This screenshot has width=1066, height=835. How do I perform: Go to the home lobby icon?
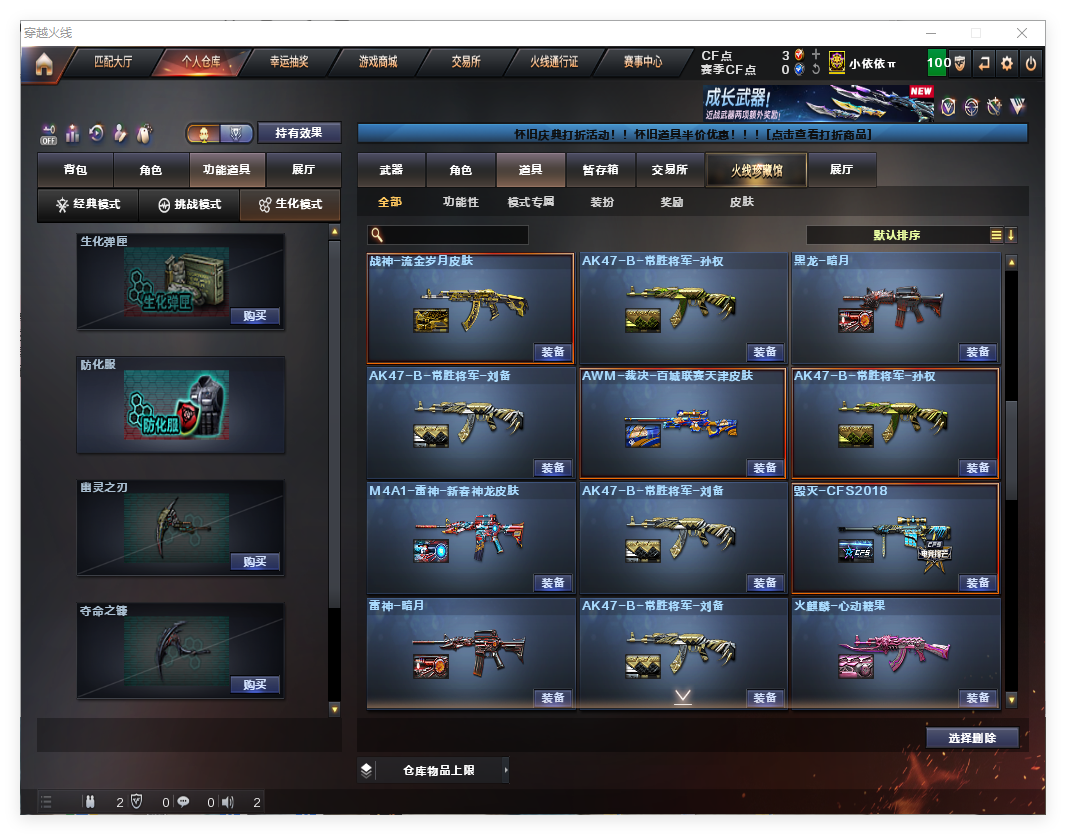point(43,64)
